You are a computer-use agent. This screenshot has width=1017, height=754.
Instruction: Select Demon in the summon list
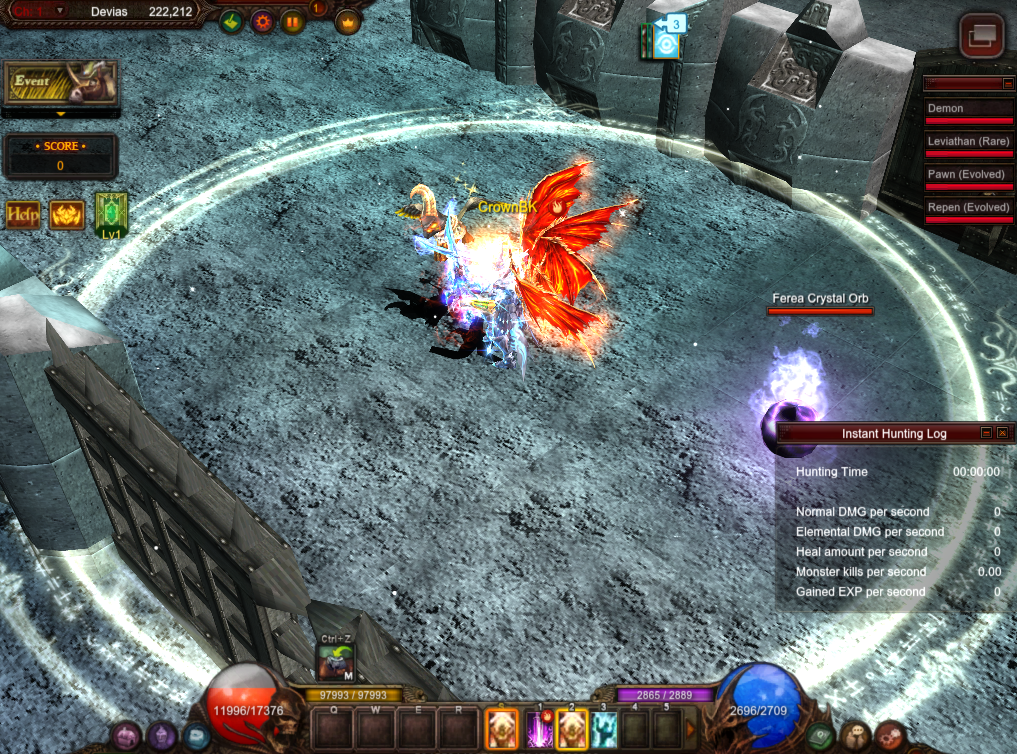[968, 108]
